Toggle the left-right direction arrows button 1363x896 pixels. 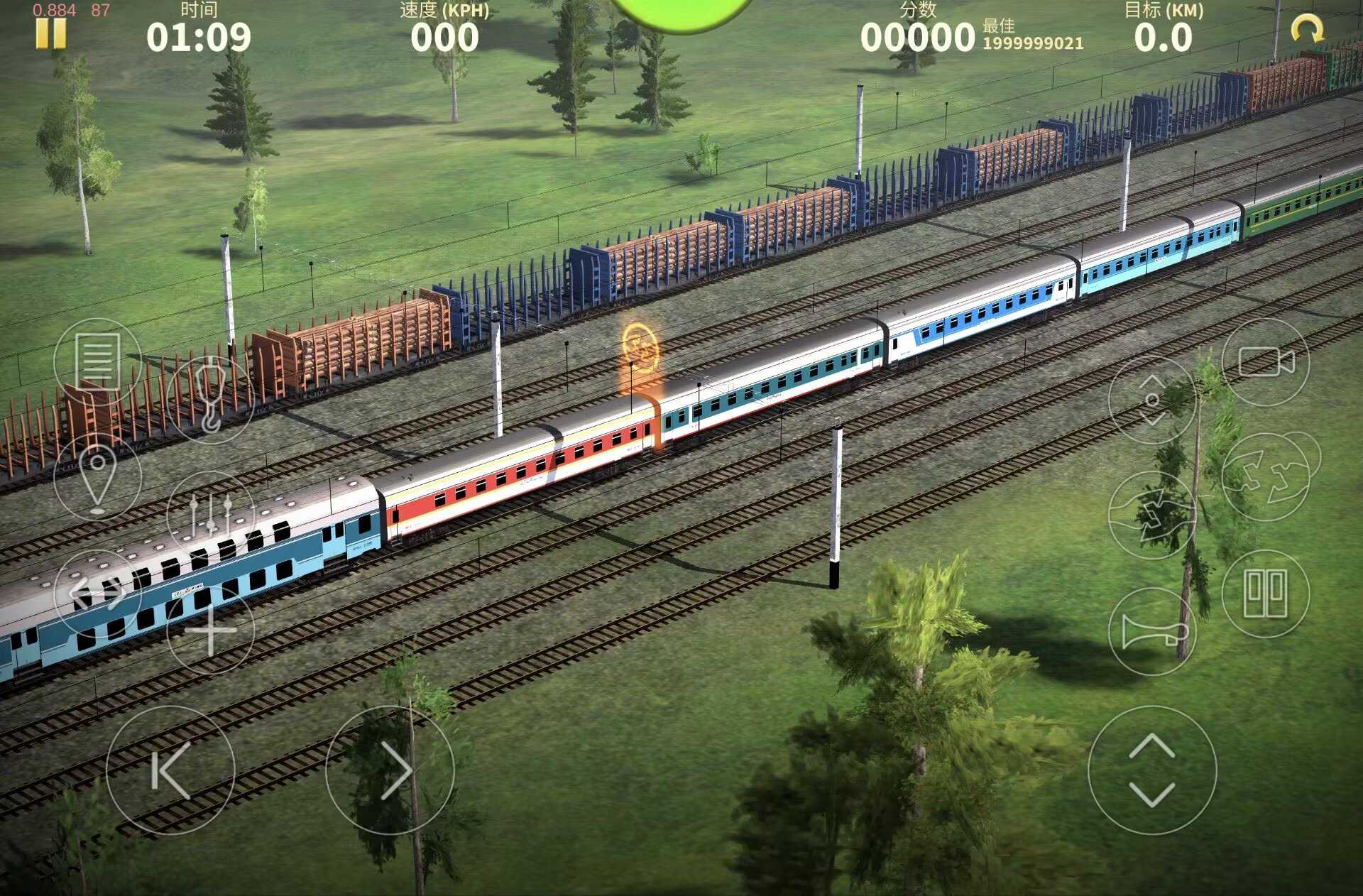tap(97, 593)
